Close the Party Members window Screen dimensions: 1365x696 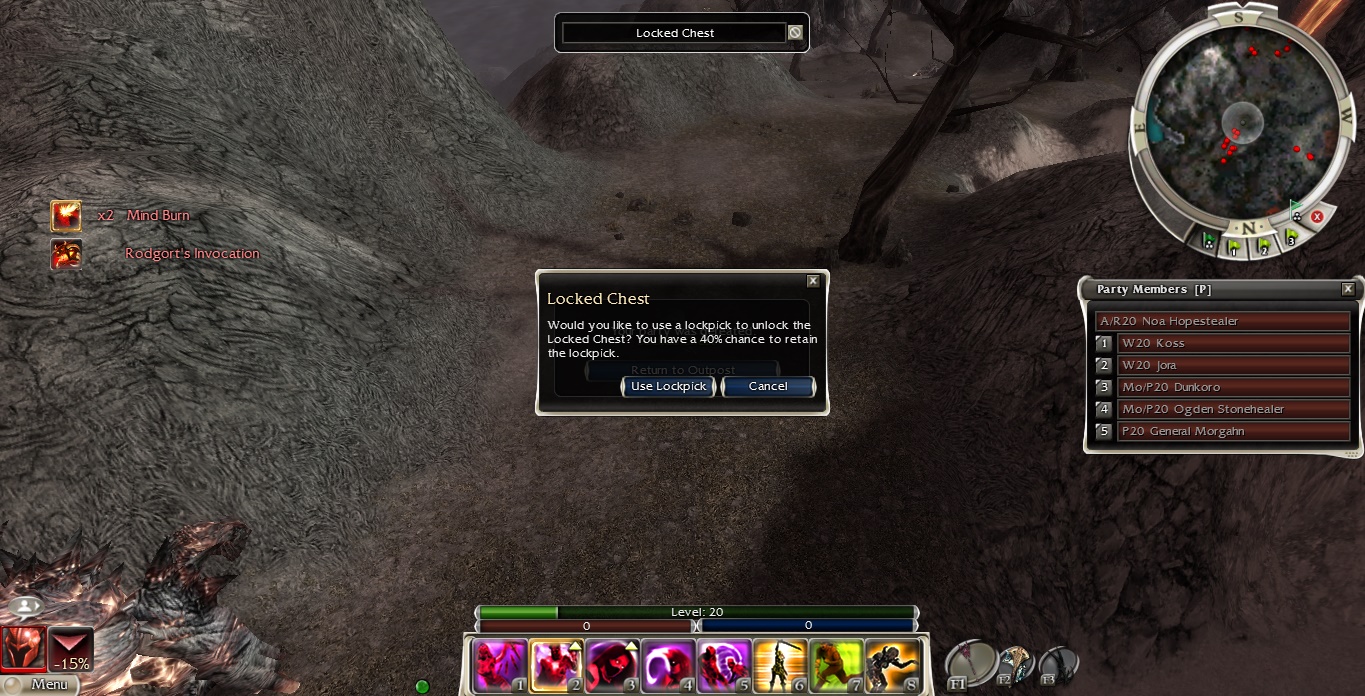coord(1348,289)
